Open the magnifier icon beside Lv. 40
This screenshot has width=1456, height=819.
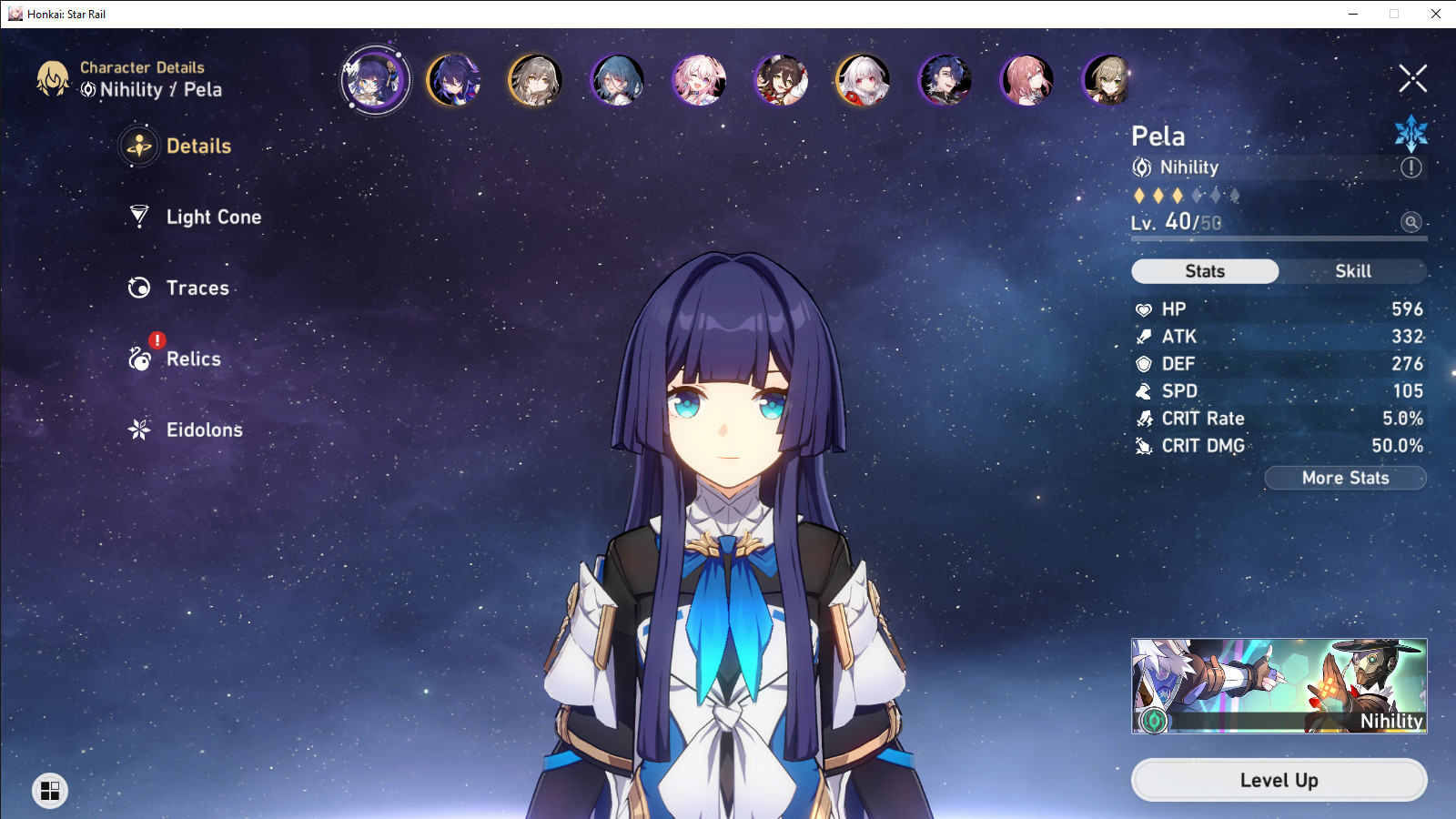pyautogui.click(x=1409, y=223)
